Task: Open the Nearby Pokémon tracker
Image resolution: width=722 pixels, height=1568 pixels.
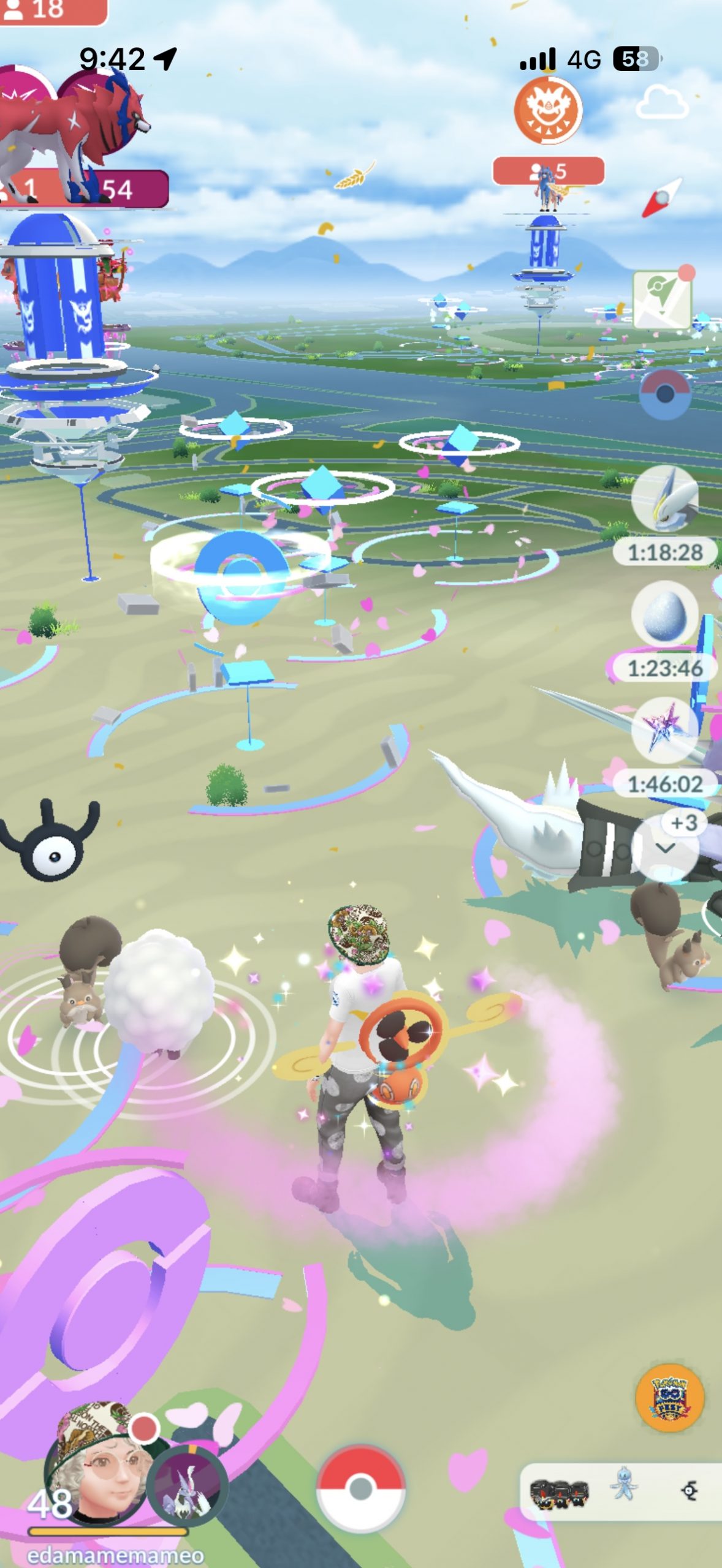Action: (620, 1491)
